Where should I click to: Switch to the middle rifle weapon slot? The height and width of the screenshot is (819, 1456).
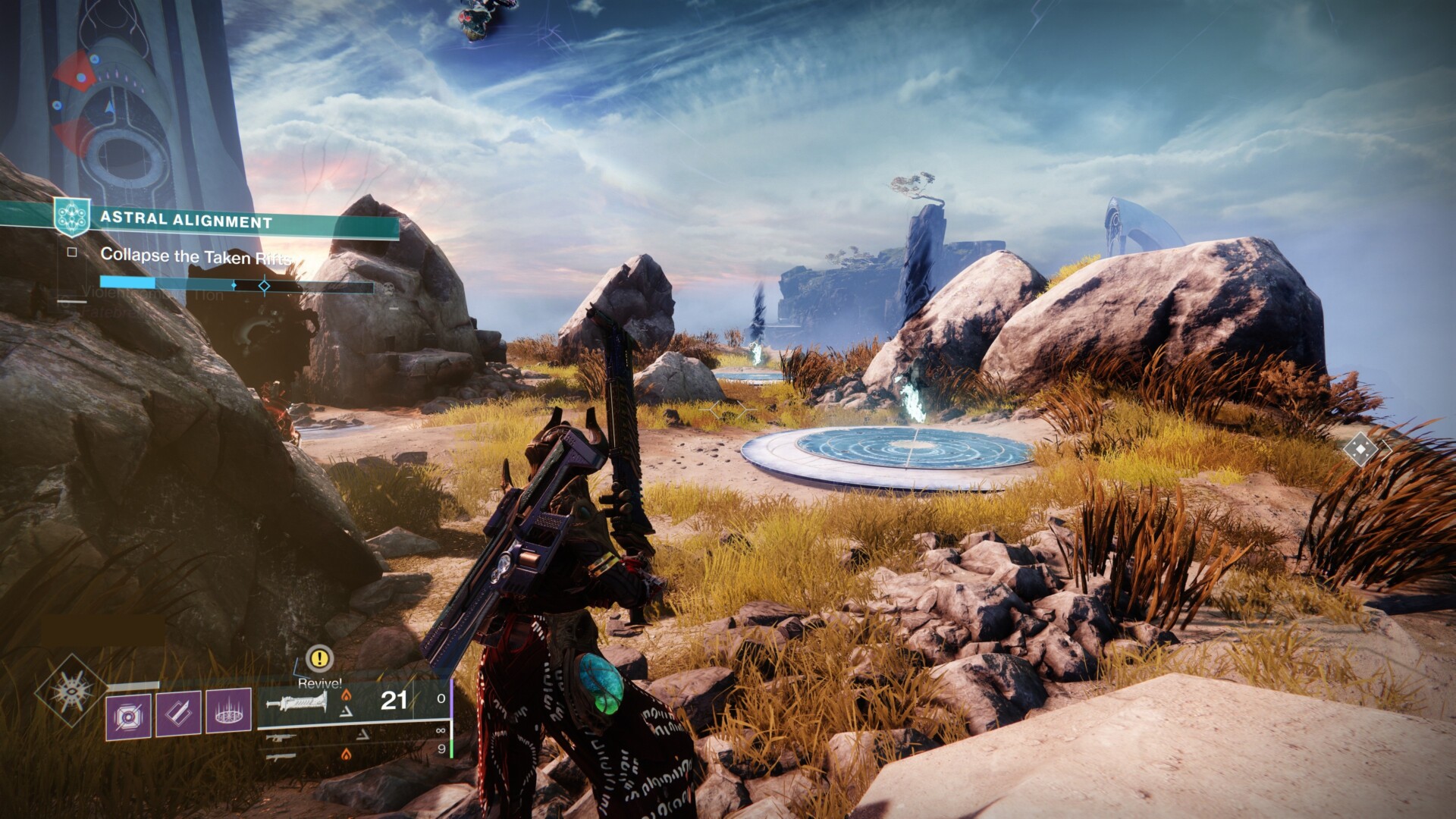point(279,736)
